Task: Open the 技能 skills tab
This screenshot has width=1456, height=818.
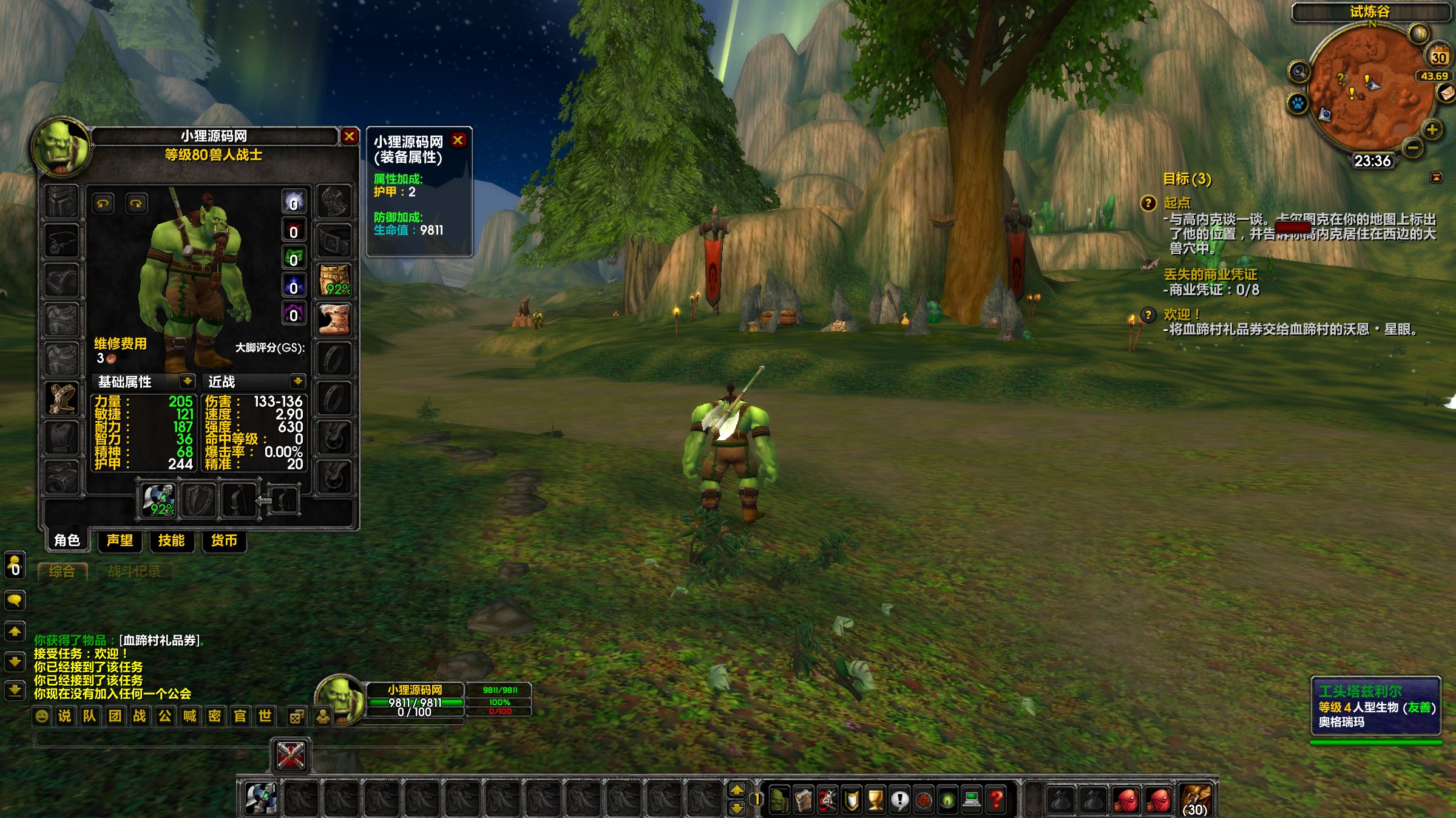Action: [171, 540]
